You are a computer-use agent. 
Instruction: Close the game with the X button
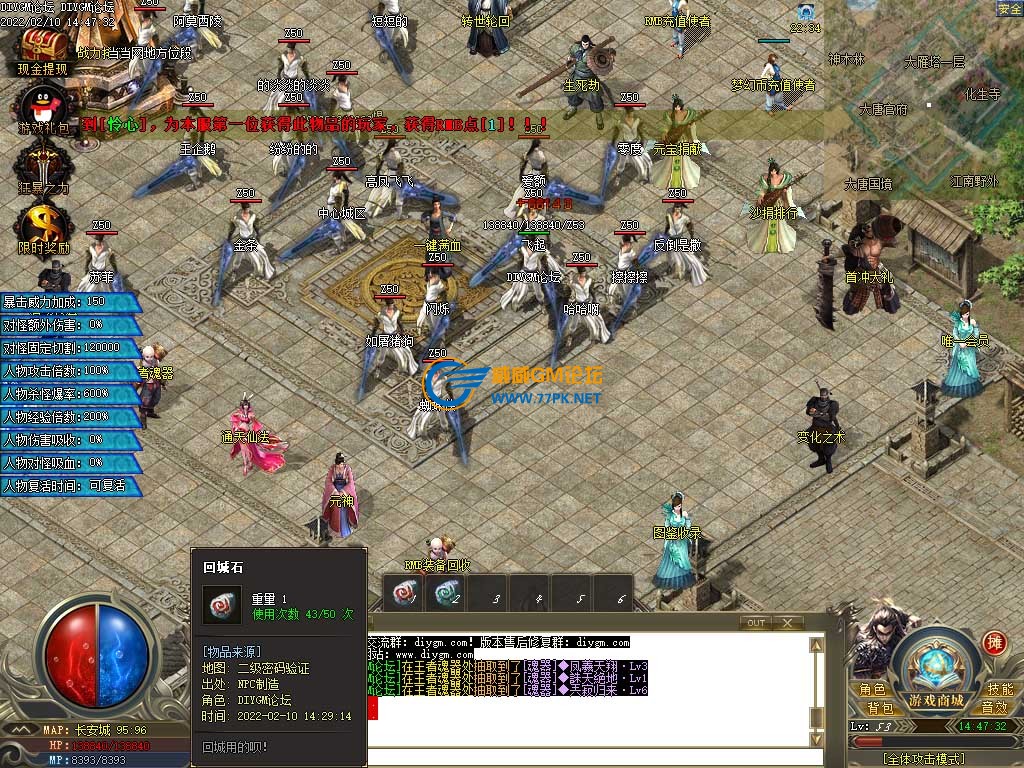(x=788, y=623)
